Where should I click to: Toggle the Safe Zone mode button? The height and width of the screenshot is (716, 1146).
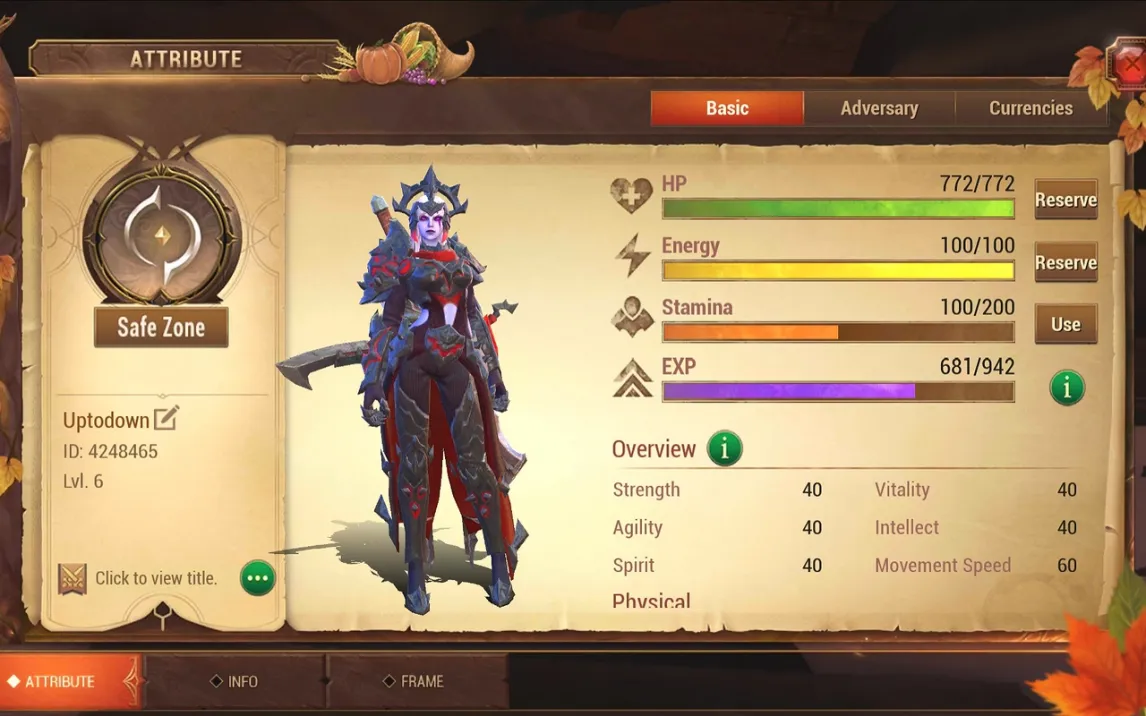pos(161,327)
